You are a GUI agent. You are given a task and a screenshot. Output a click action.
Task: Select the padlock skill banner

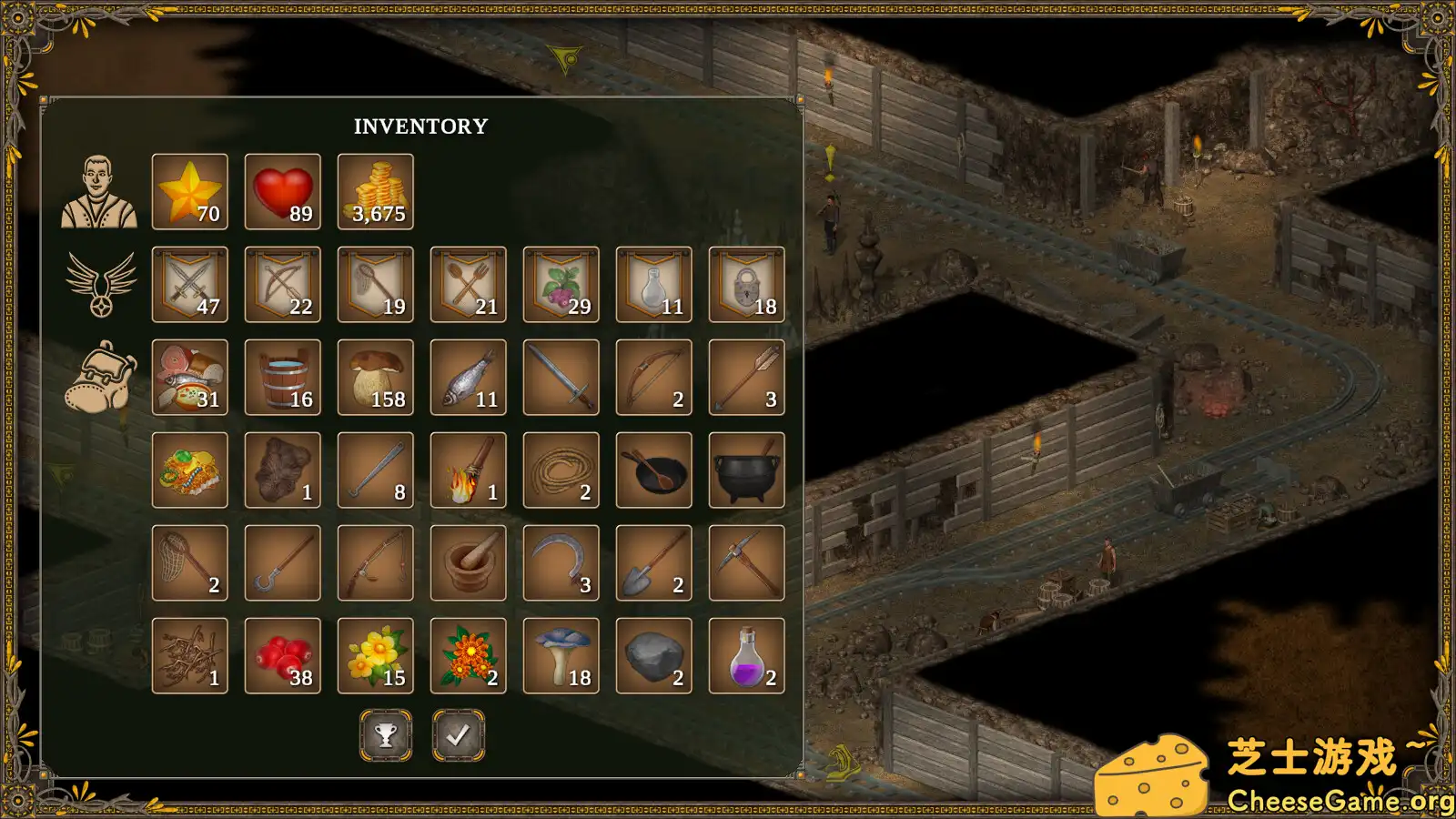[x=746, y=284]
